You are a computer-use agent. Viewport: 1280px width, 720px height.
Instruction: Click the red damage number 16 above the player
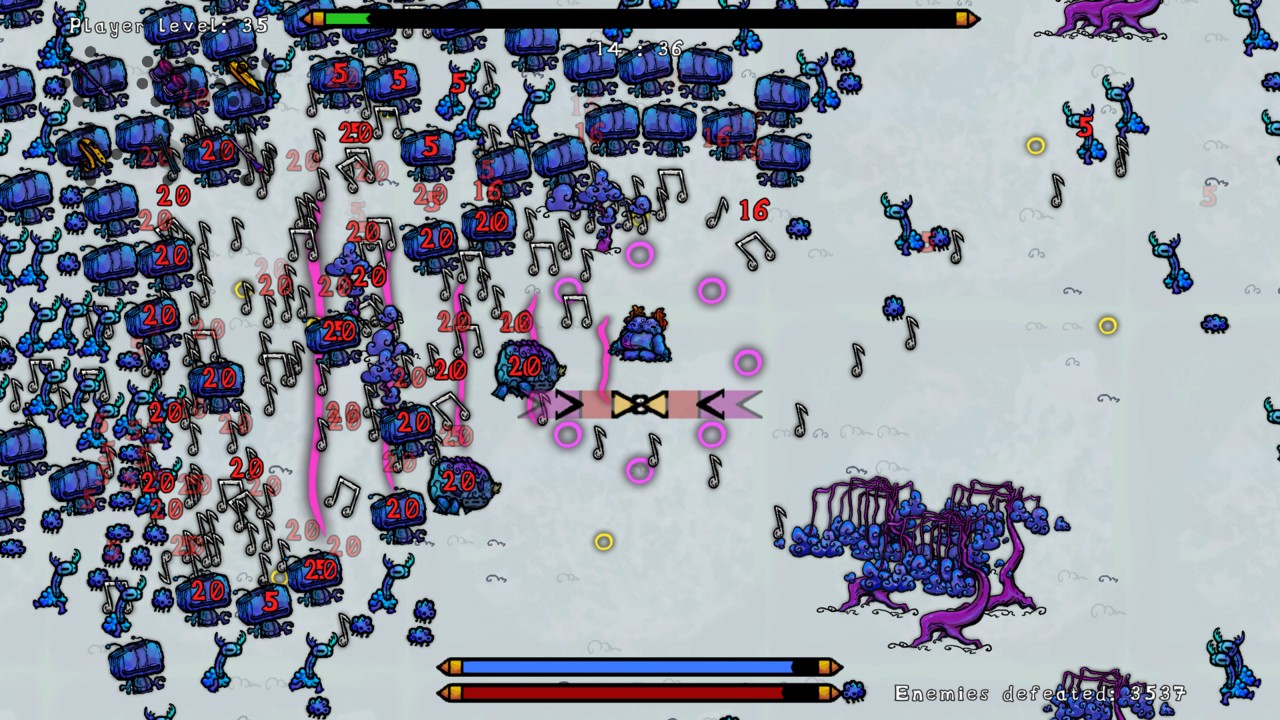[754, 211]
